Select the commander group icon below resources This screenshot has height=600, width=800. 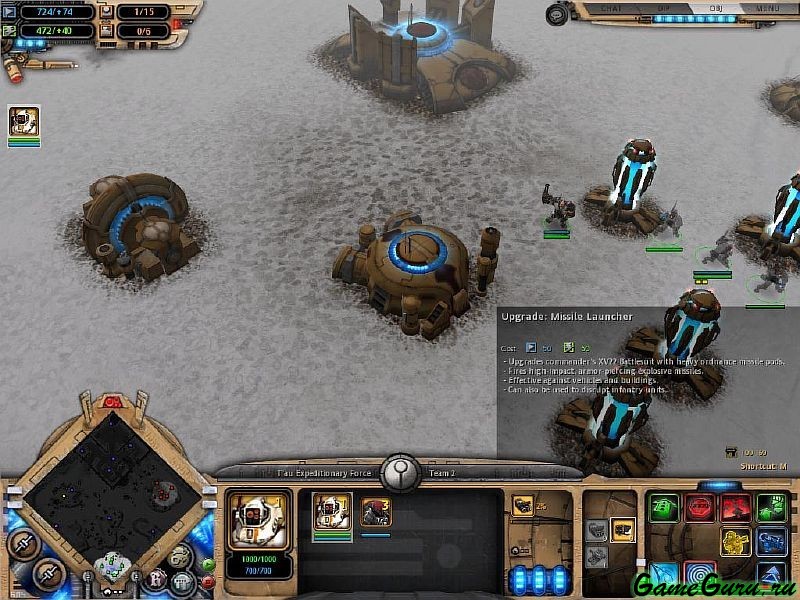pos(24,122)
